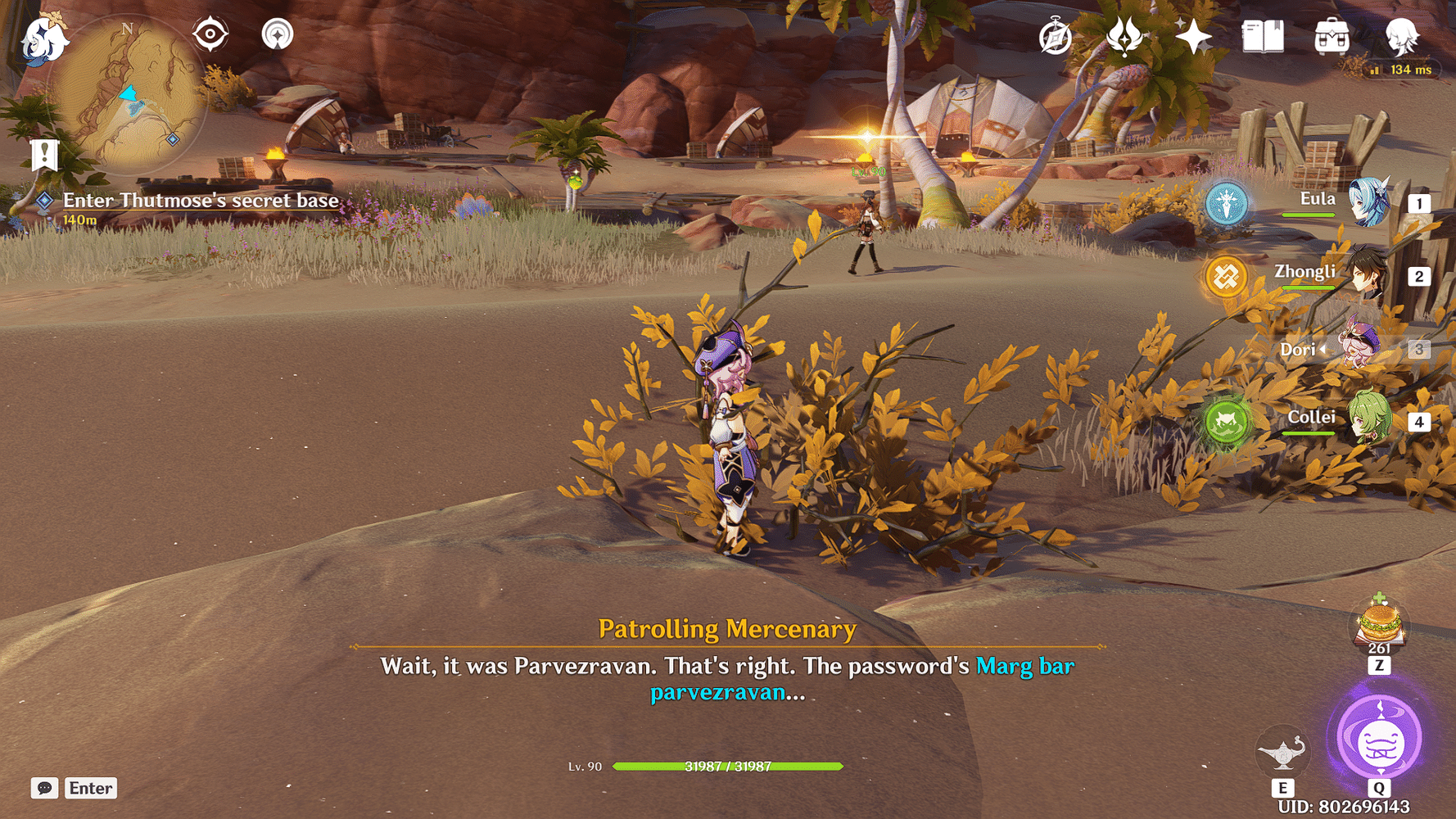Open the backpack Inventory
The width and height of the screenshot is (1456, 819).
click(x=1332, y=37)
